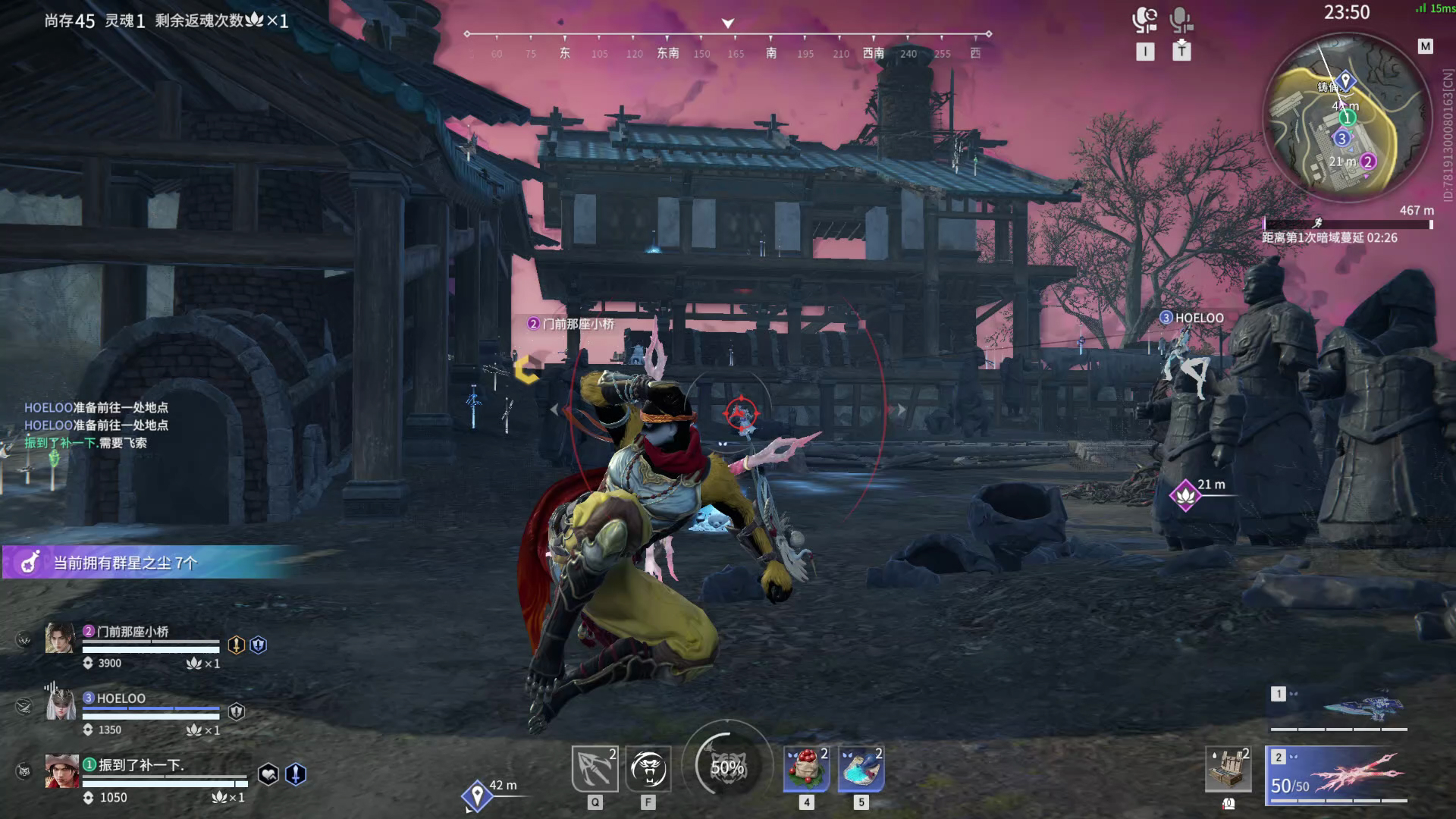This screenshot has height=819, width=1456.
Task: Open the 群星之尘 notification banner
Action: click(152, 563)
